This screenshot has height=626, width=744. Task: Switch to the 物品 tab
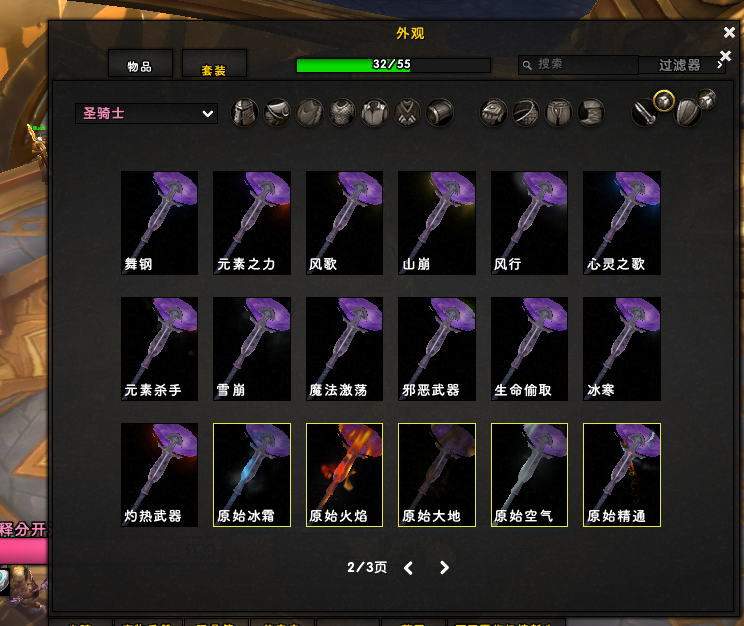pyautogui.click(x=140, y=66)
